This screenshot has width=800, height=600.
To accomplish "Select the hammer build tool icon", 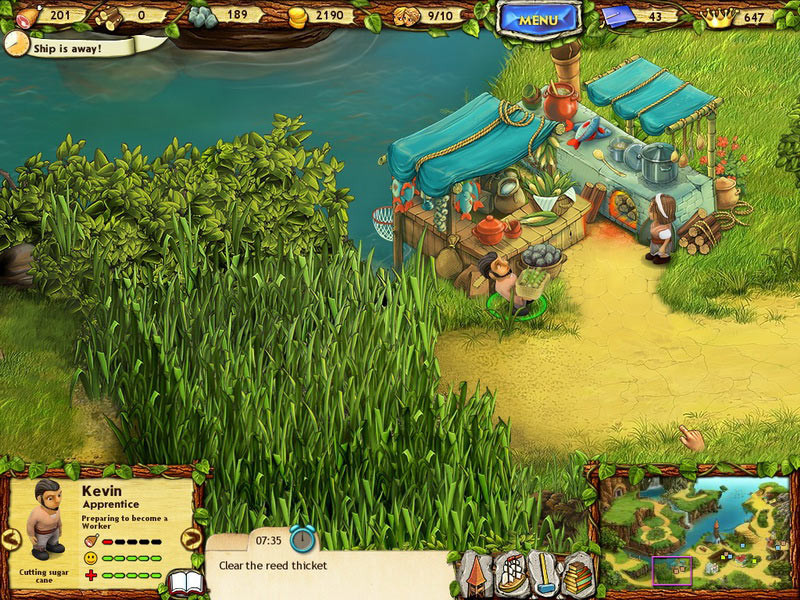I will [x=545, y=576].
